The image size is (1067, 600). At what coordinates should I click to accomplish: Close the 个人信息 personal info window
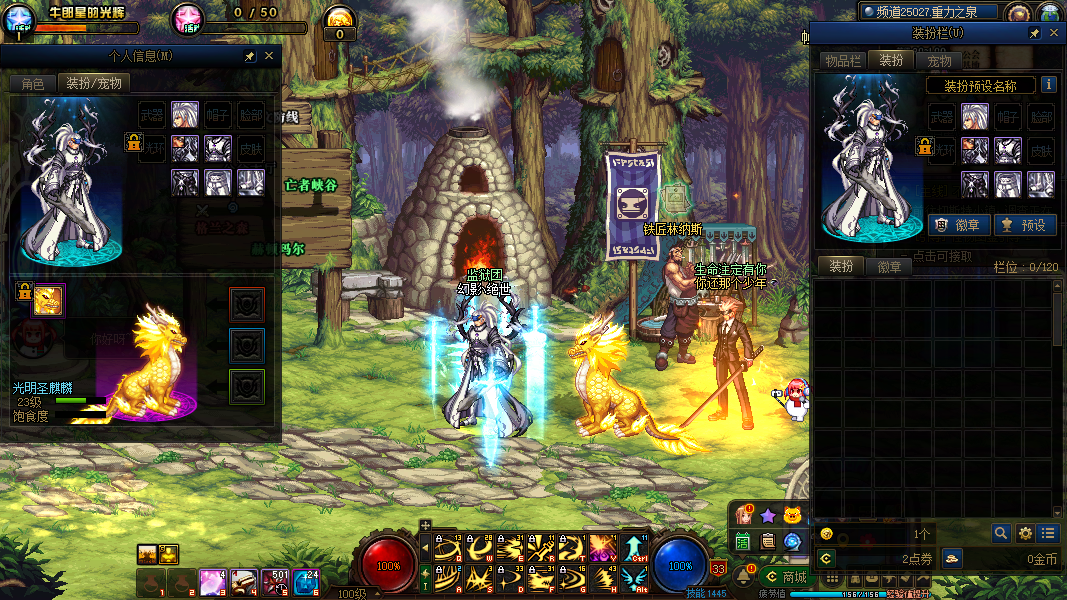269,56
